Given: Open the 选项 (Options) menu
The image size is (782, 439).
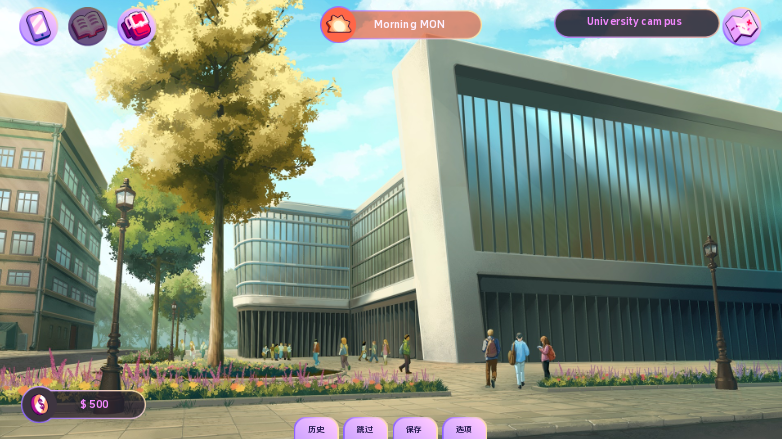Looking at the screenshot, I should [x=464, y=429].
